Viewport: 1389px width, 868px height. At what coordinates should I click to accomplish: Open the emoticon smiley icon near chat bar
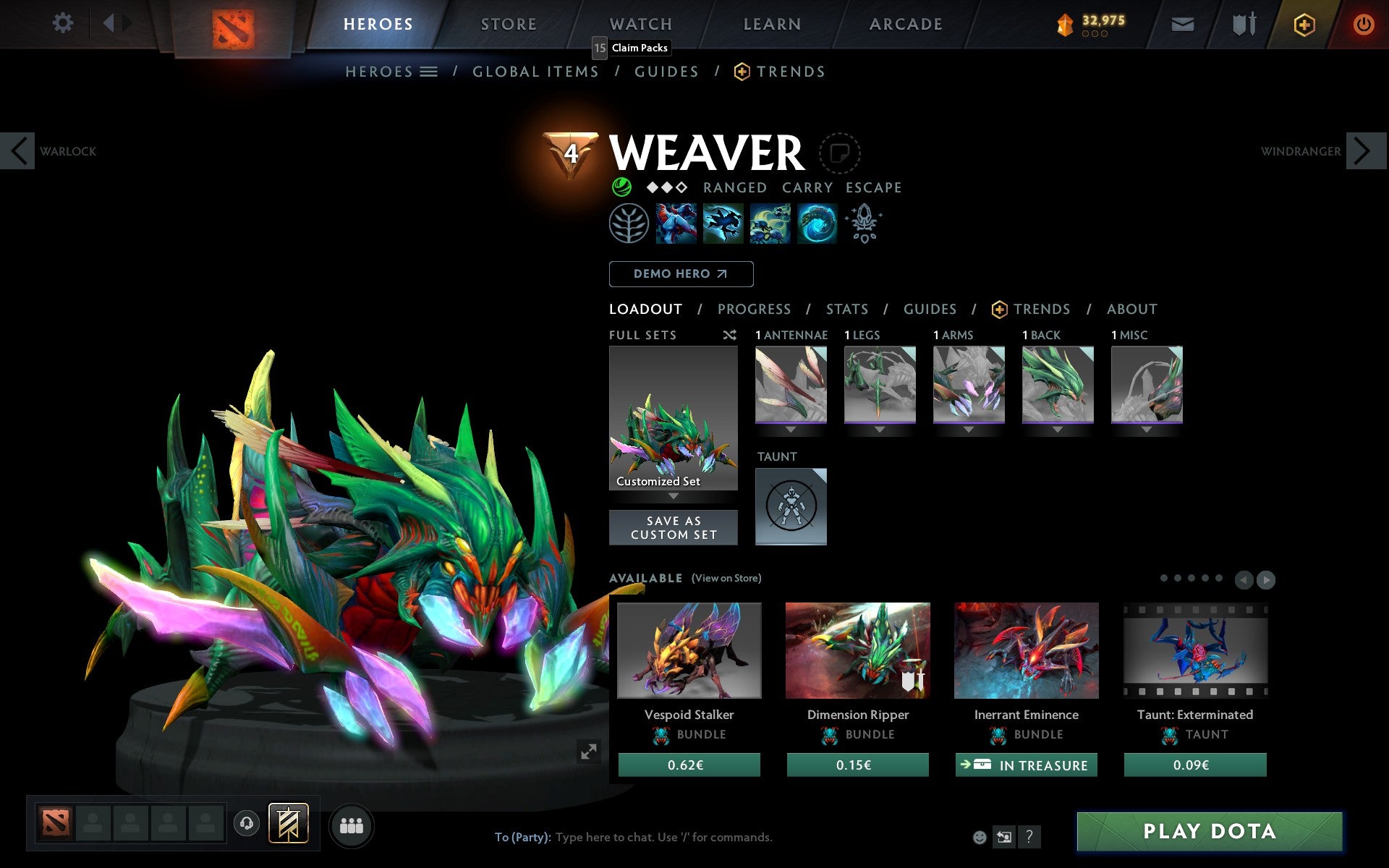coord(981,838)
